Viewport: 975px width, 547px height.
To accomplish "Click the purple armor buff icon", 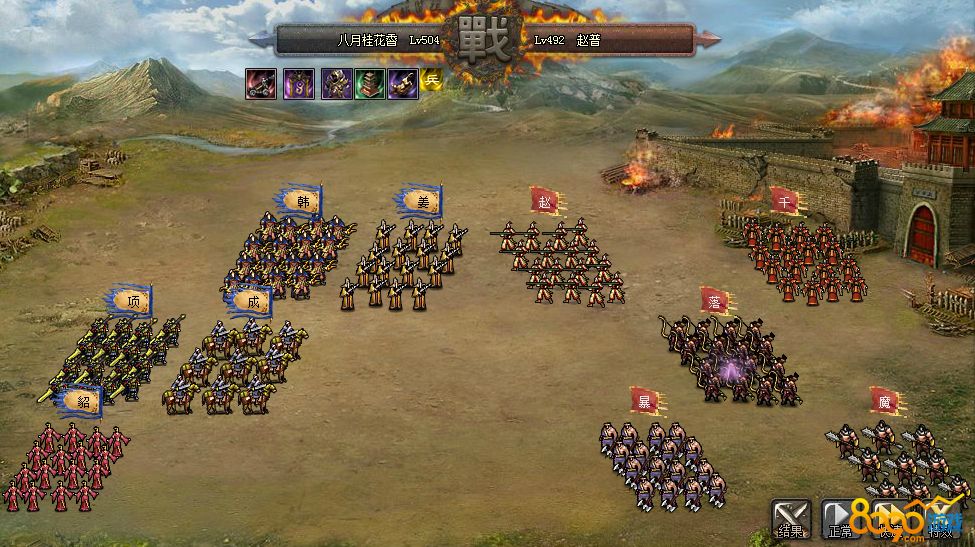I will tap(335, 84).
